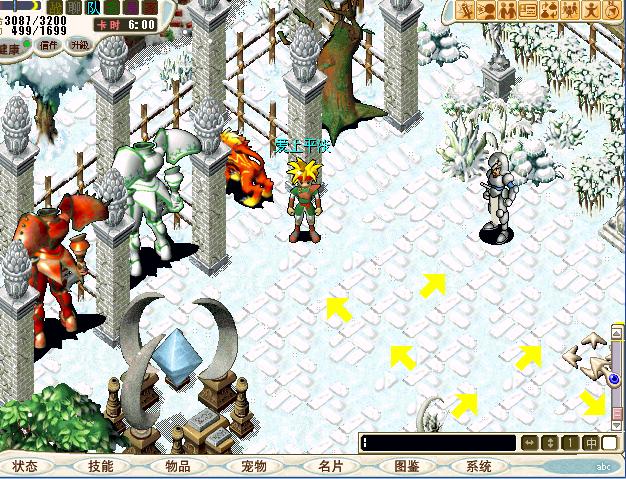This screenshot has height=479, width=626.
Task: Click the chat text input box
Action: [x=439, y=443]
